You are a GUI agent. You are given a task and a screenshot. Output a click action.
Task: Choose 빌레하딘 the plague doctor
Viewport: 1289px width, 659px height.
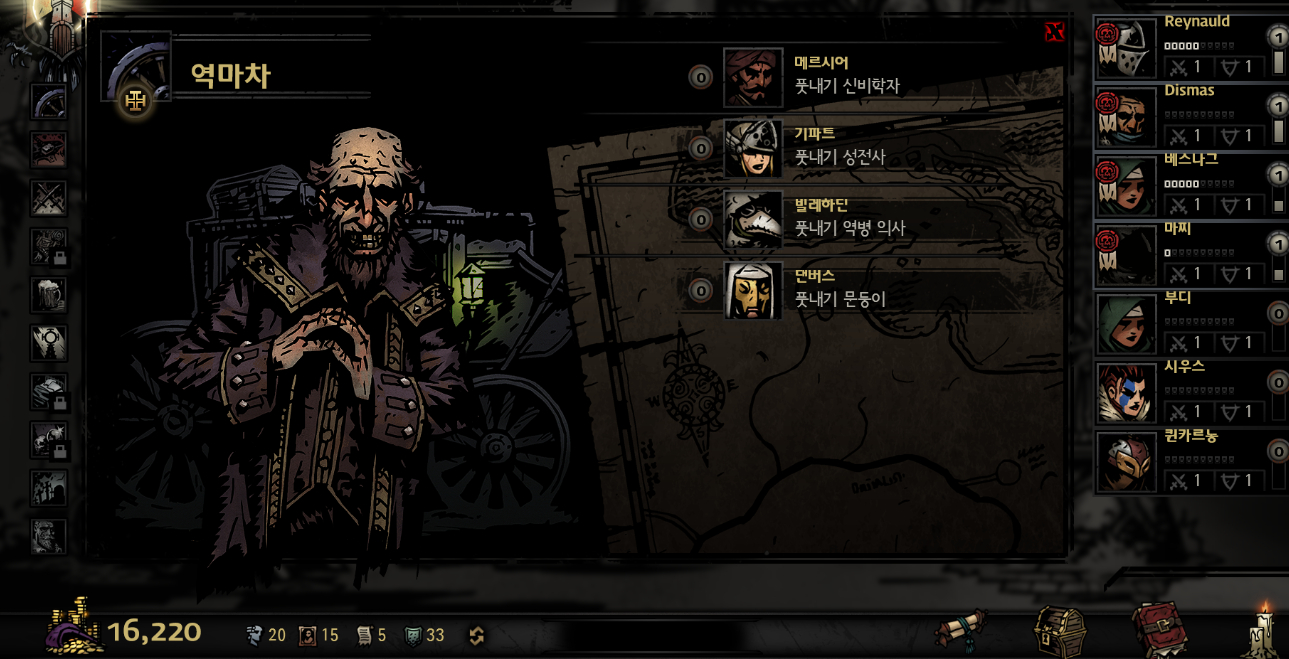[x=753, y=219]
